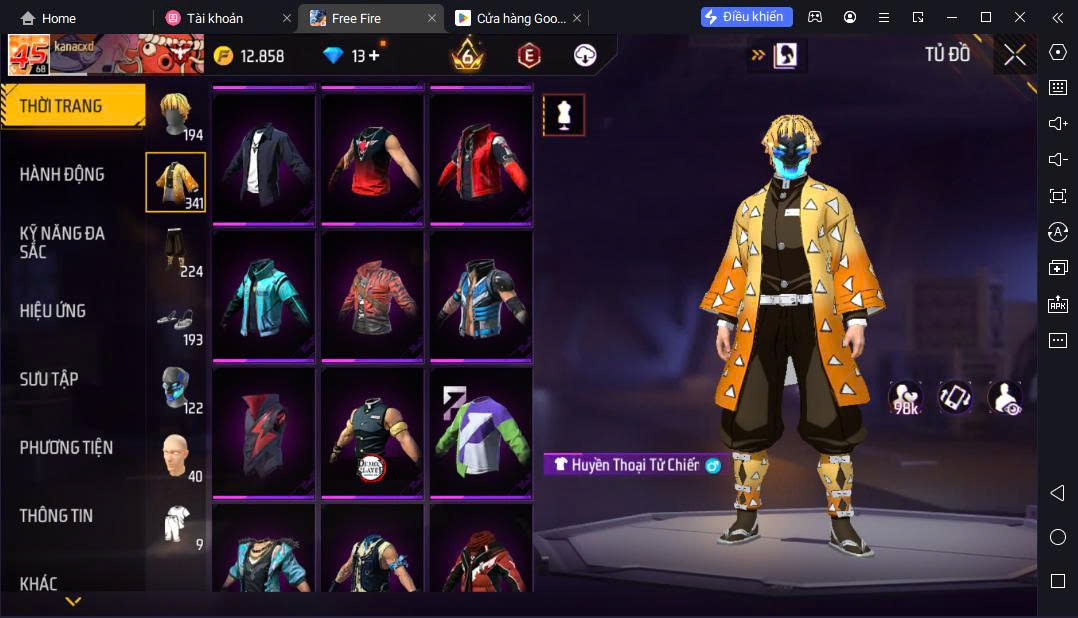Screen dimensions: 1078x618
Task: Select the pants subcategory with 224 items
Action: coord(177,251)
